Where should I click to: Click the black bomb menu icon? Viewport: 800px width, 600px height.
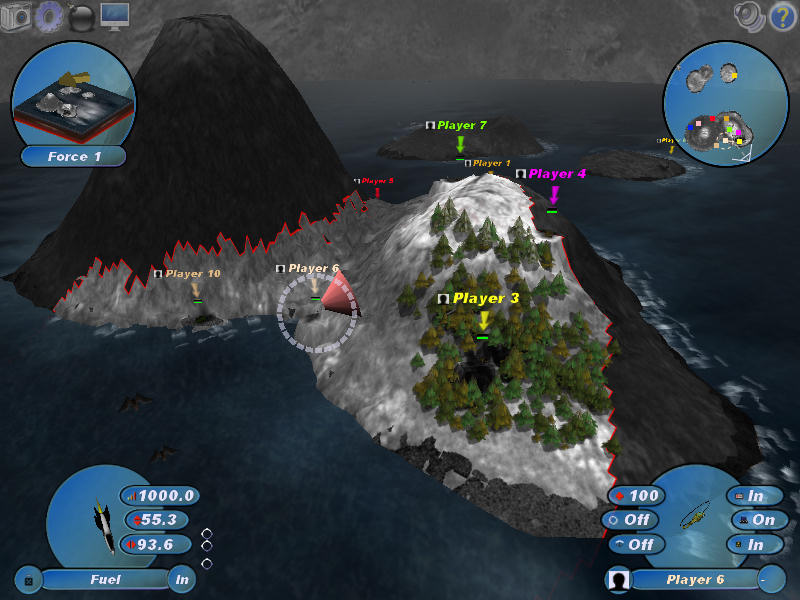pos(81,17)
